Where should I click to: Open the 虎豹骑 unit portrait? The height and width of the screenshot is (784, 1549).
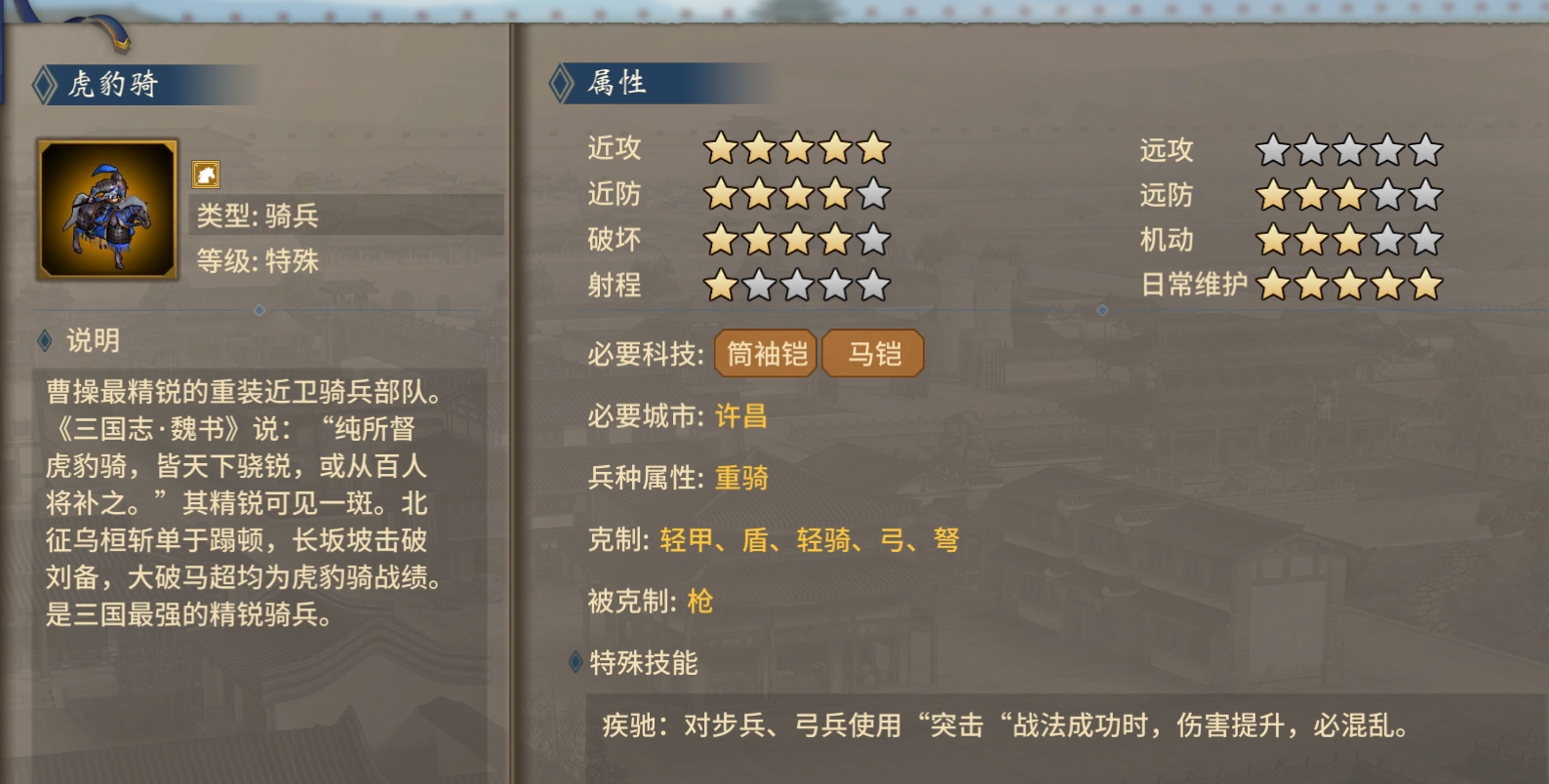[x=106, y=208]
